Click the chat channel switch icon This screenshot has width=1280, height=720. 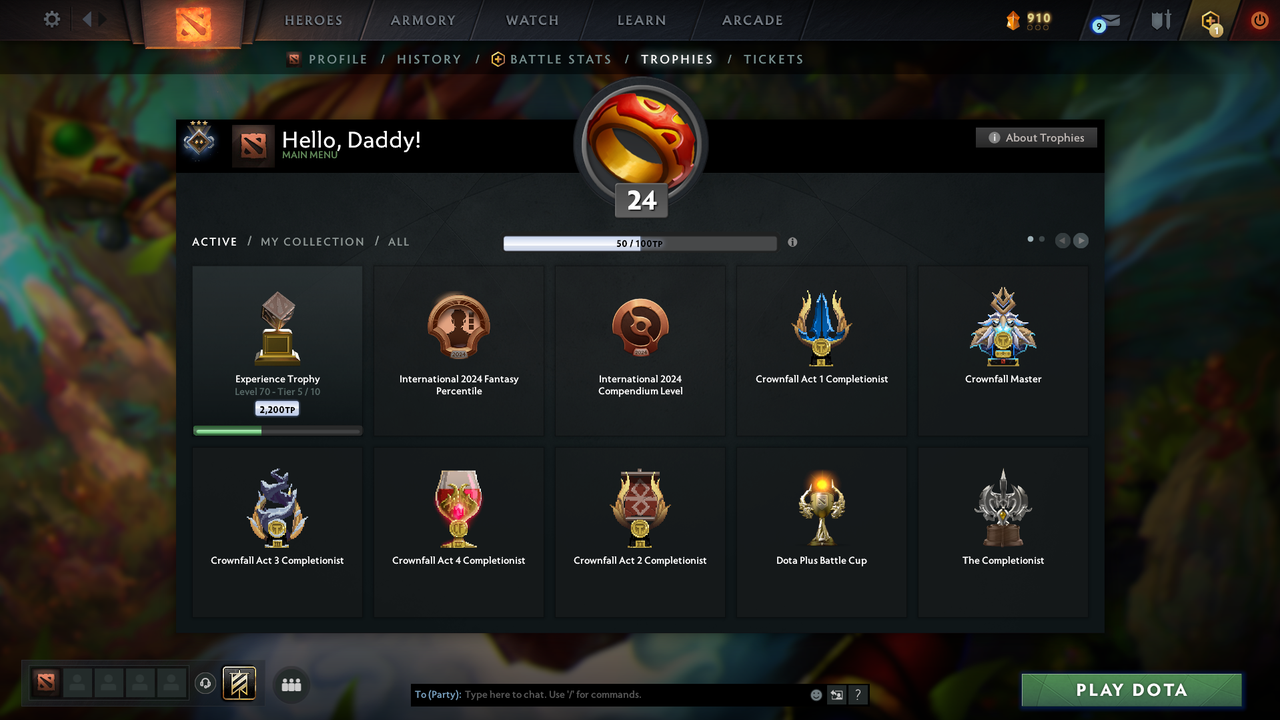836,694
